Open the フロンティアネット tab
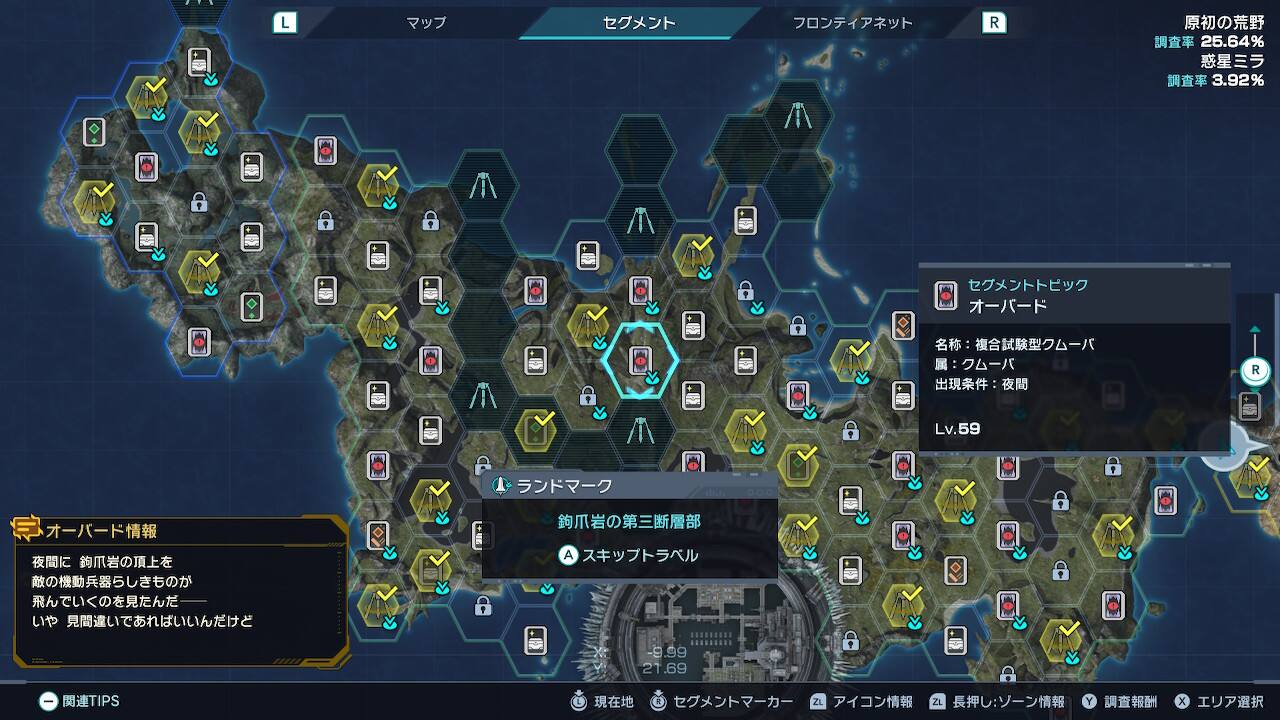Viewport: 1280px width, 720px height. 852,22
